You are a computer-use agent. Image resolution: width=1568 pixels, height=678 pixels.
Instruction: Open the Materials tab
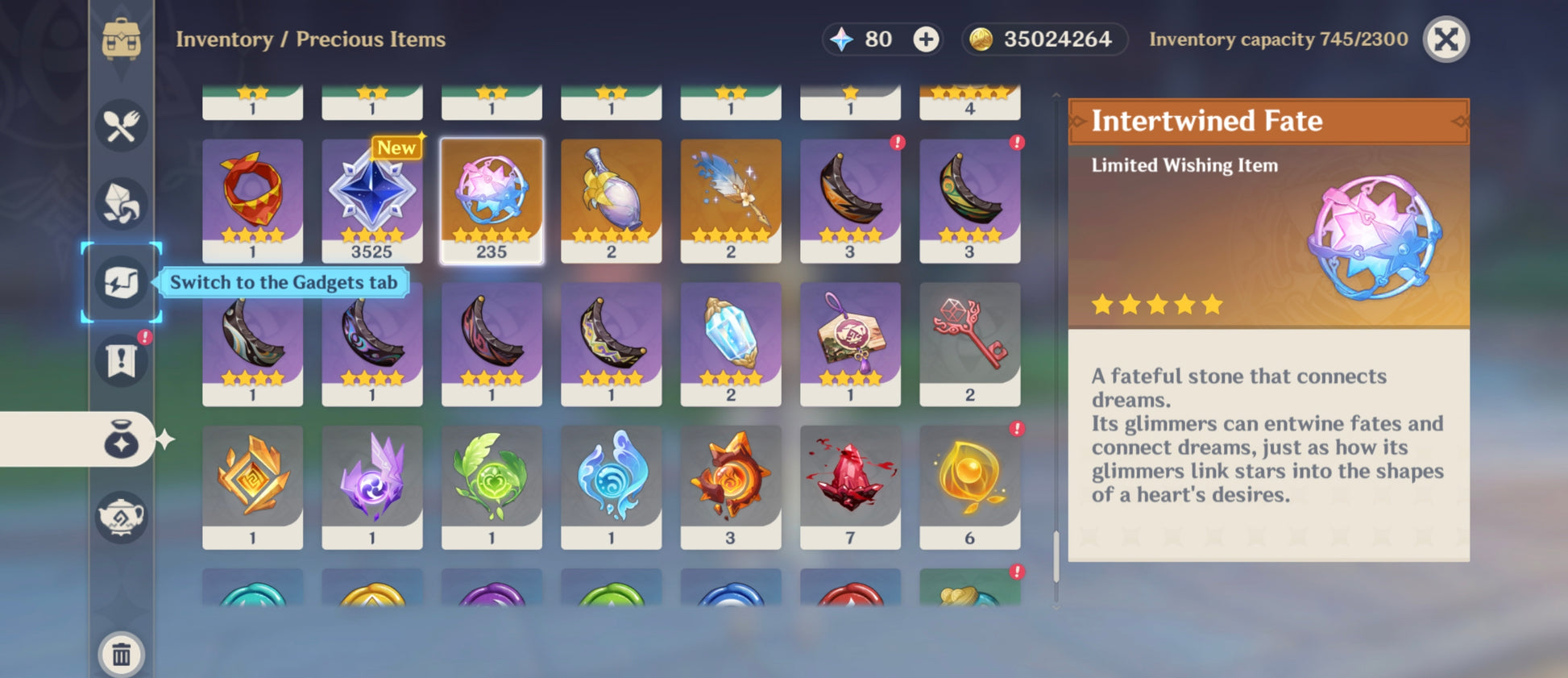121,203
